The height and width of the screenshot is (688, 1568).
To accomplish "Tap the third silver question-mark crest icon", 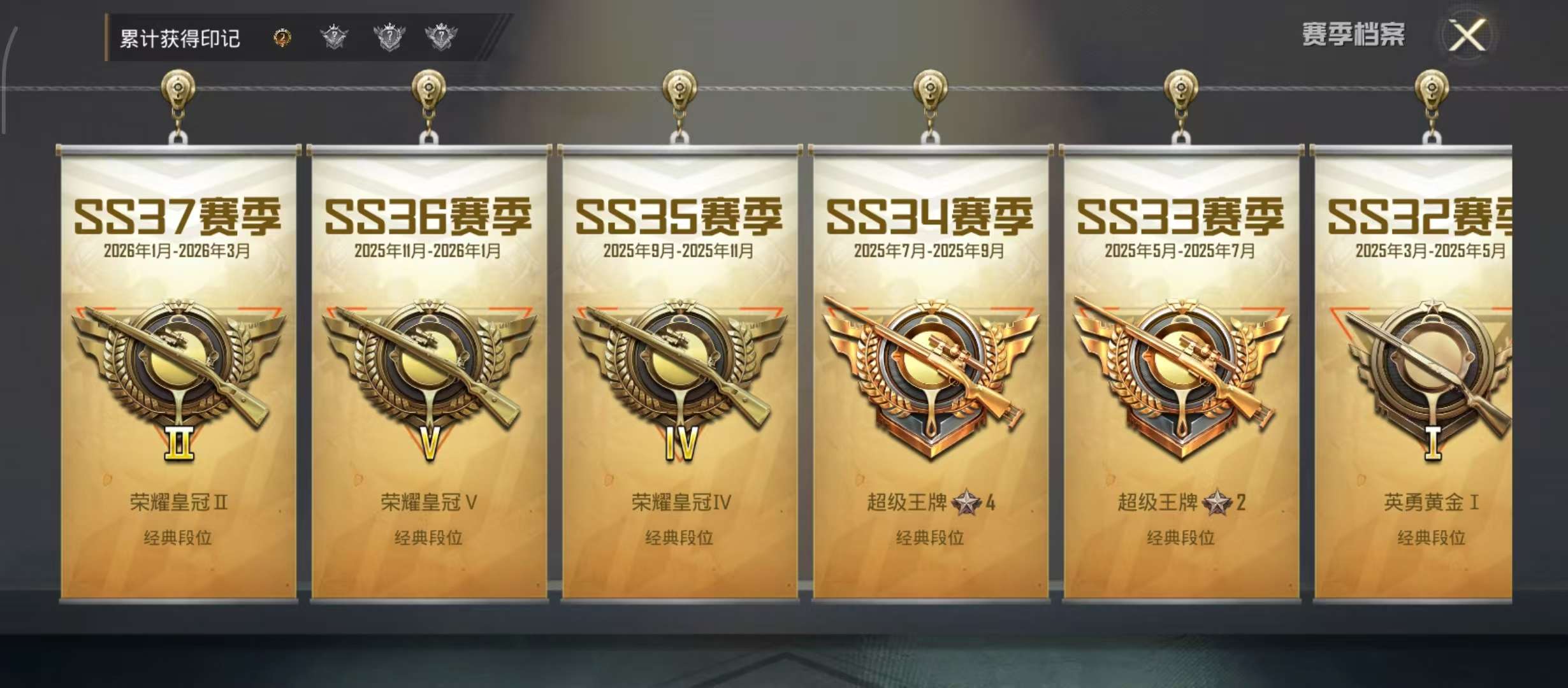I will coord(444,37).
